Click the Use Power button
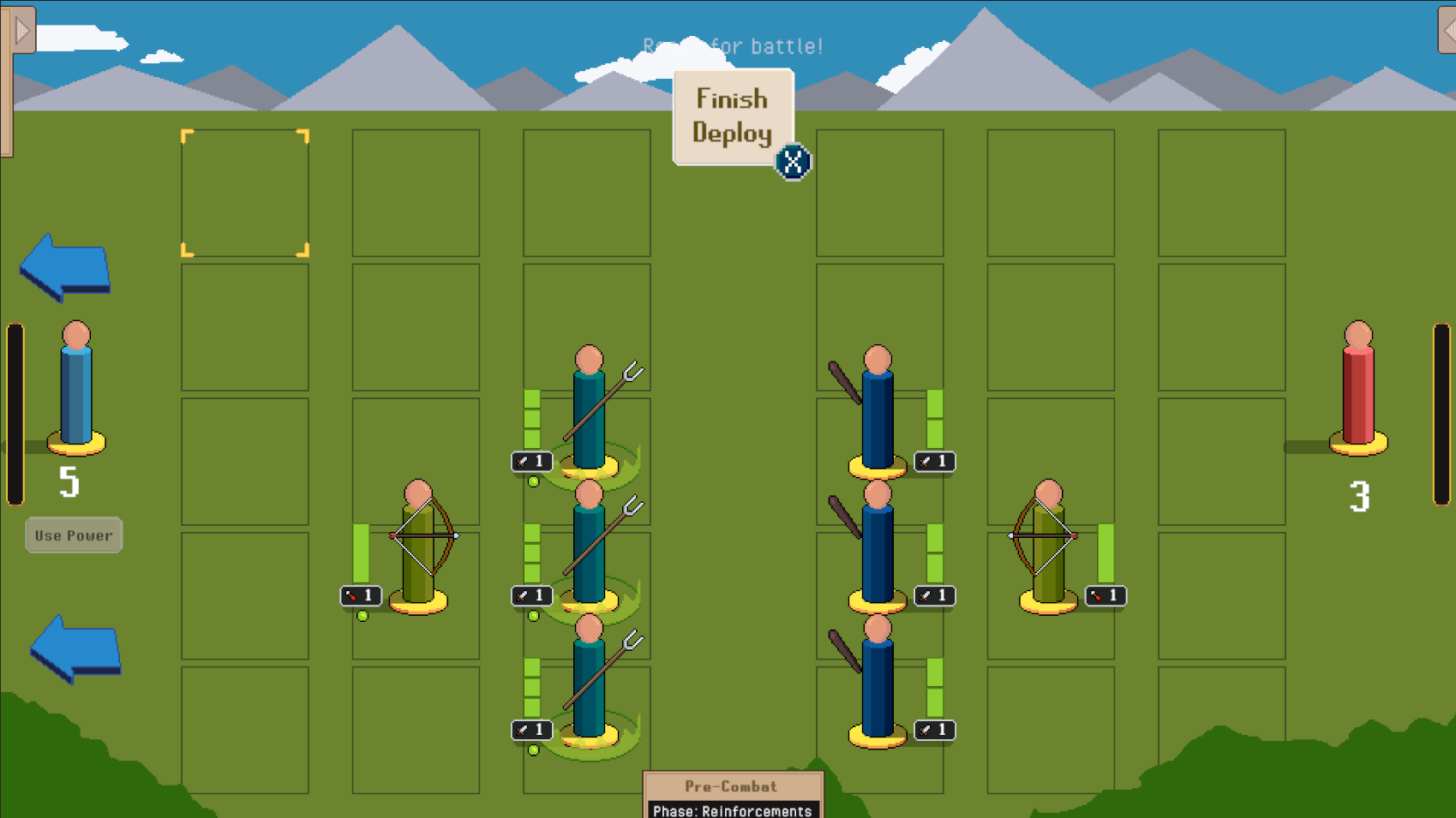1456x818 pixels. (x=74, y=534)
